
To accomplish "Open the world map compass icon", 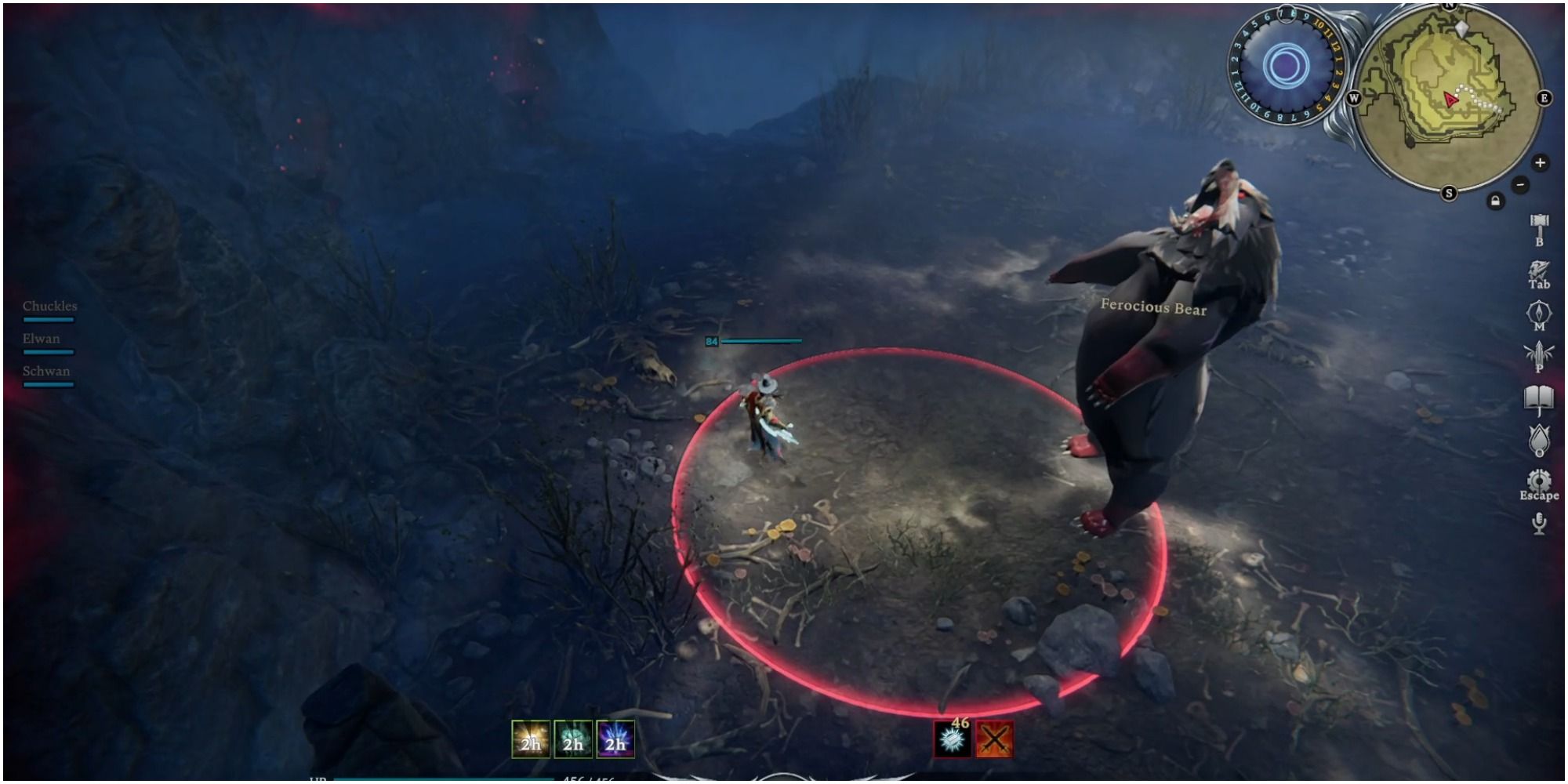I will [1538, 312].
